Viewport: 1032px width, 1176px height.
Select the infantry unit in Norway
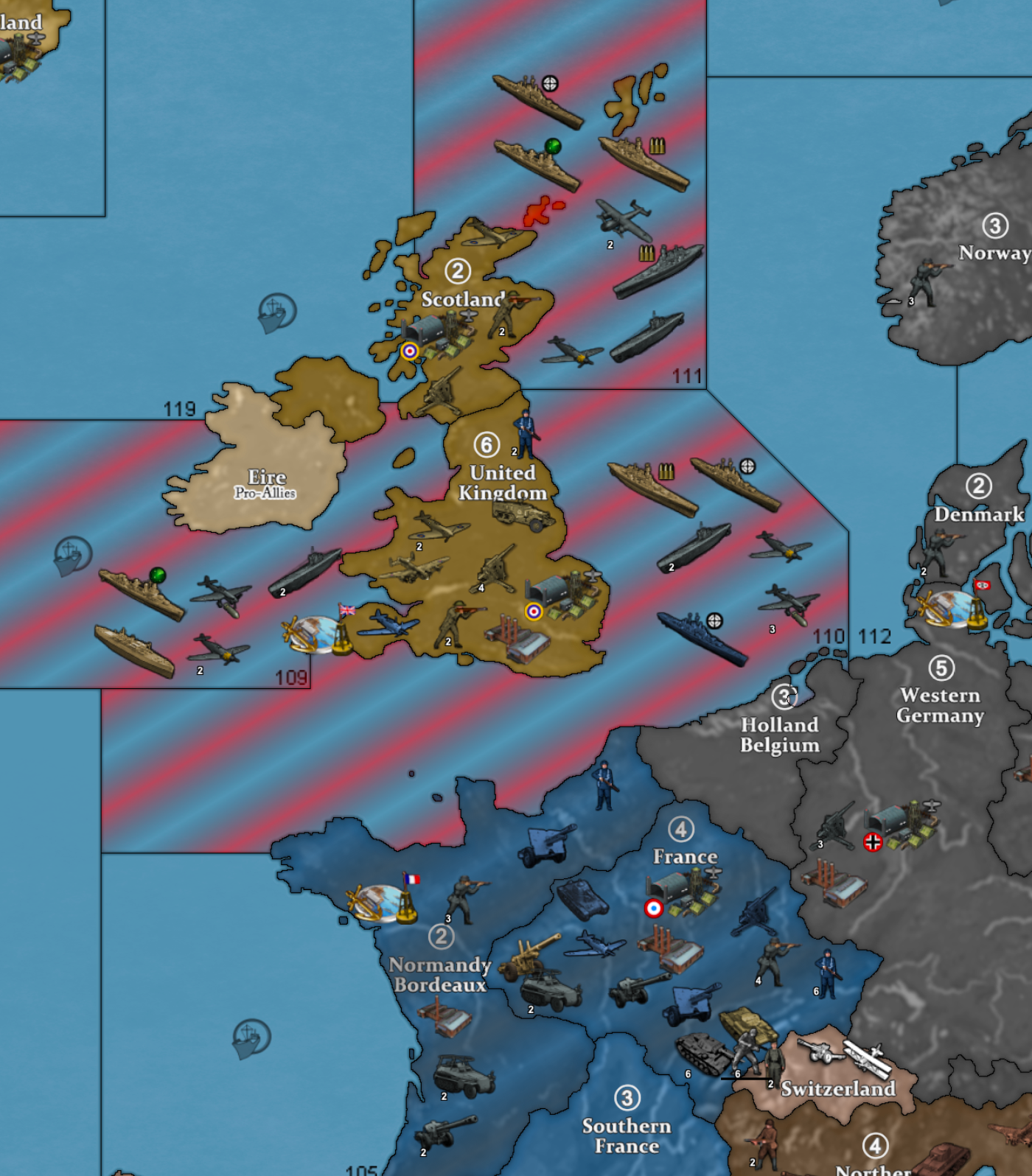[x=924, y=281]
